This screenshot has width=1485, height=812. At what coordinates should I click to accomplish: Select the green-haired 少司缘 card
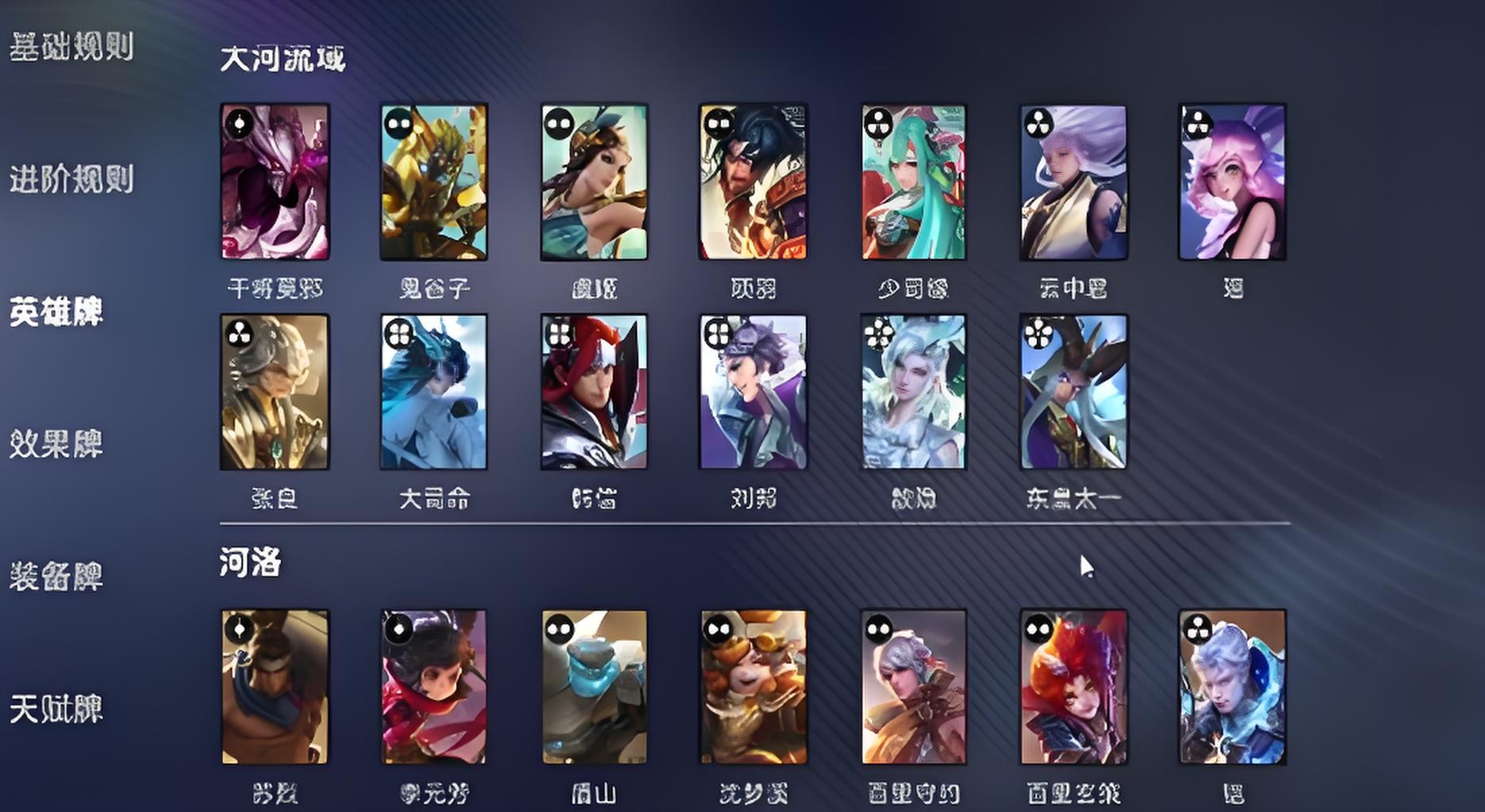click(x=914, y=182)
